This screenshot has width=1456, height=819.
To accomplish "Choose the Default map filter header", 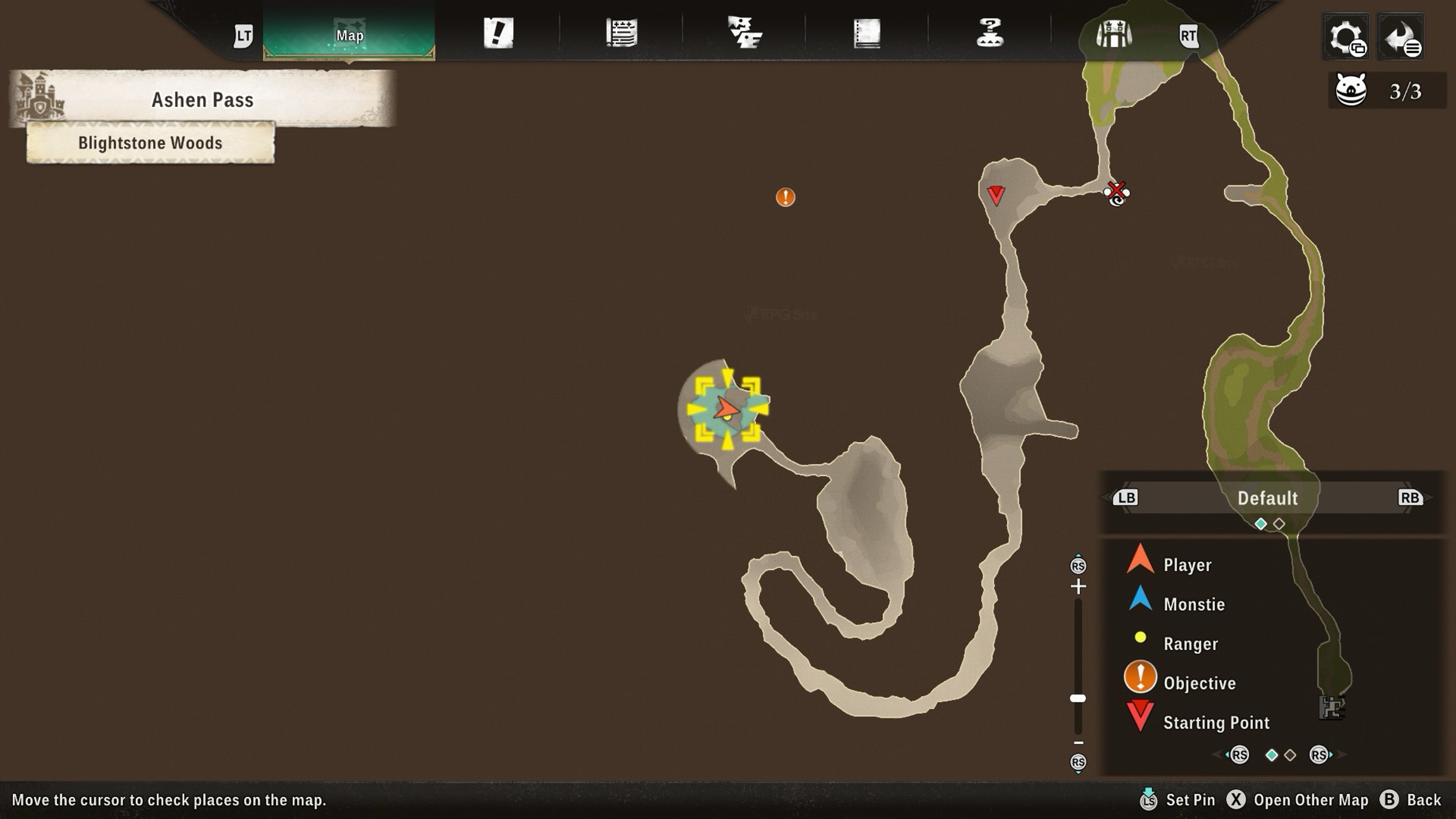I will (1267, 498).
